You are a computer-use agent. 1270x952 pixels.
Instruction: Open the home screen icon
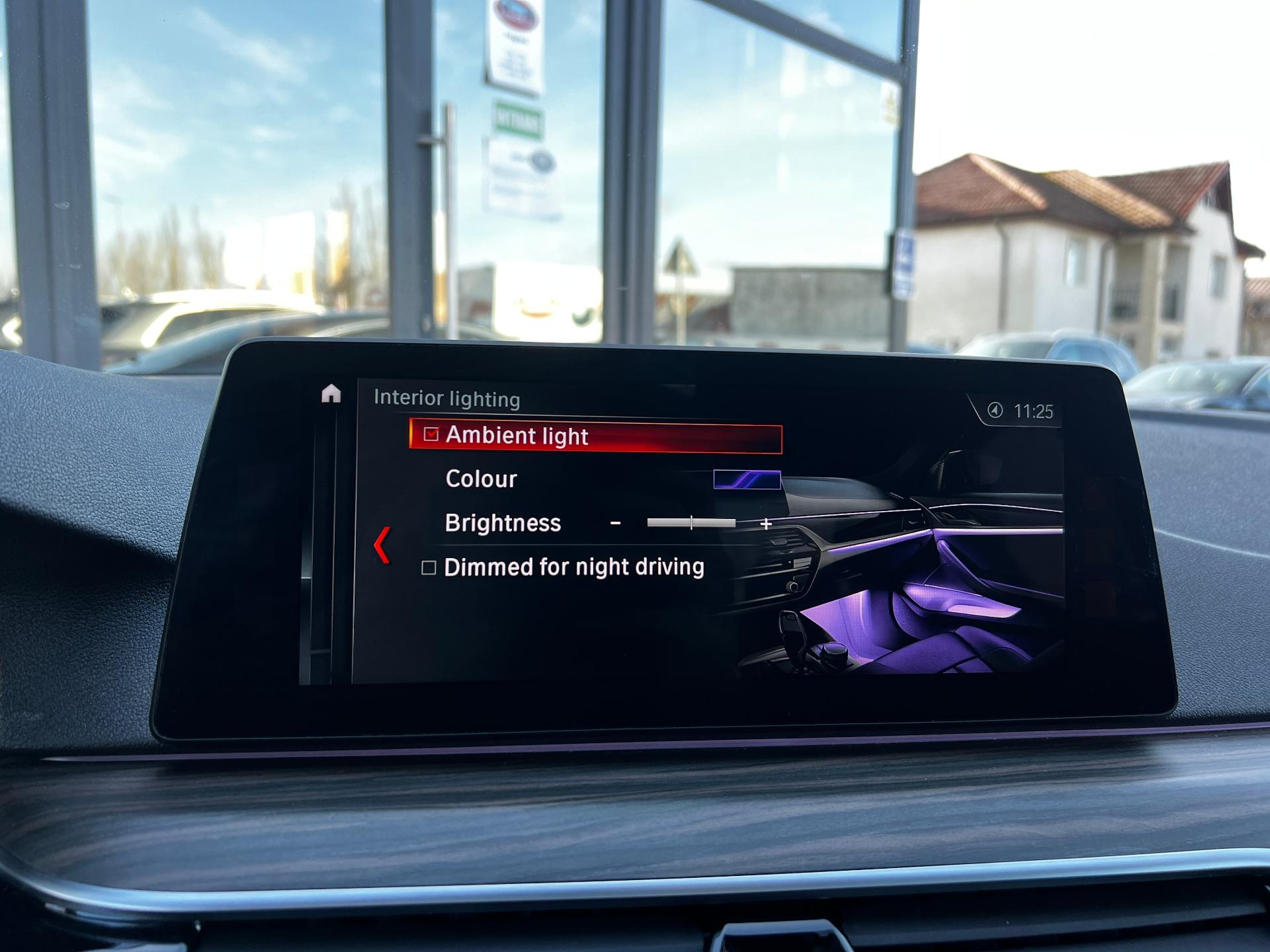[331, 394]
